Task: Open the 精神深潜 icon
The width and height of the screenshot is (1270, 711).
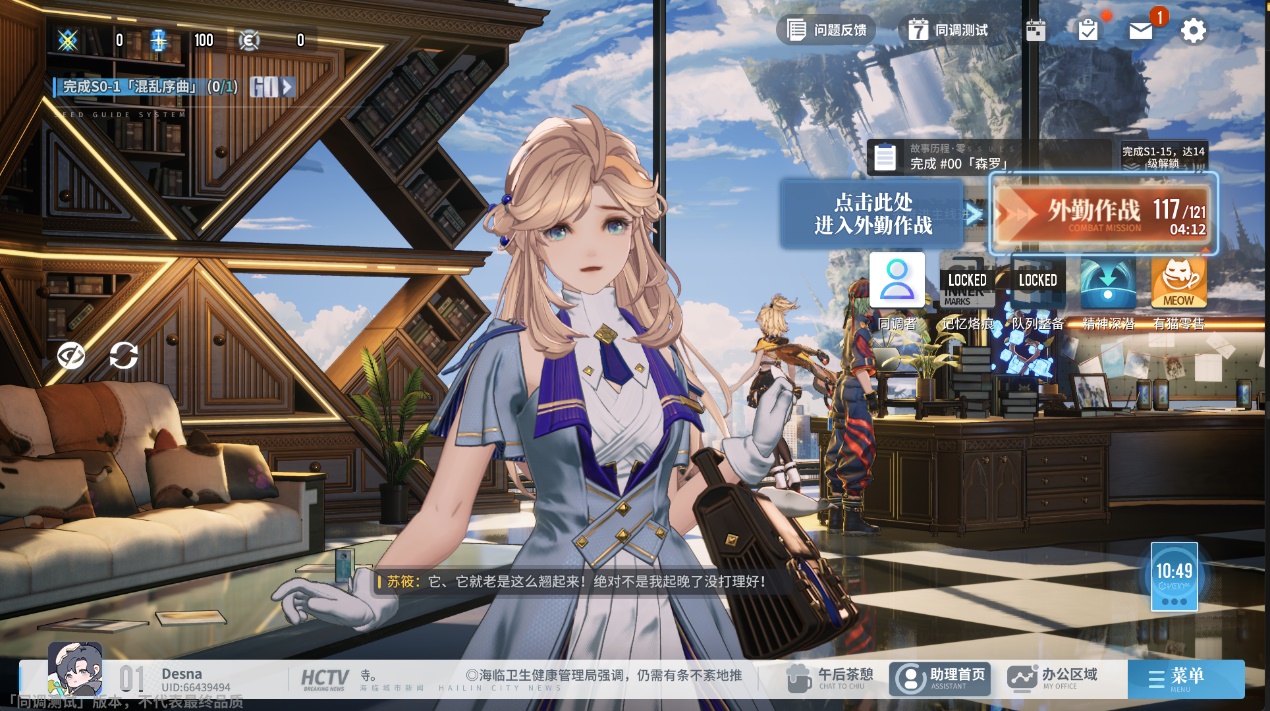Action: pyautogui.click(x=1108, y=283)
